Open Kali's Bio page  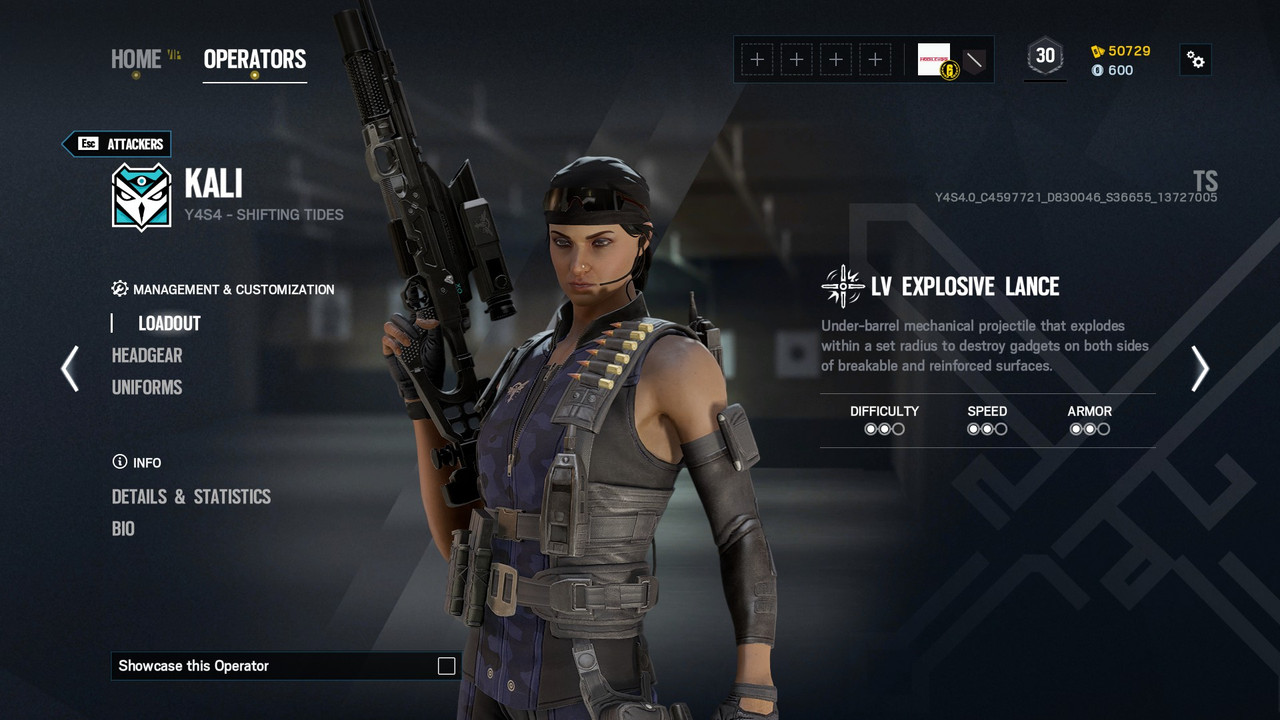pyautogui.click(x=123, y=529)
